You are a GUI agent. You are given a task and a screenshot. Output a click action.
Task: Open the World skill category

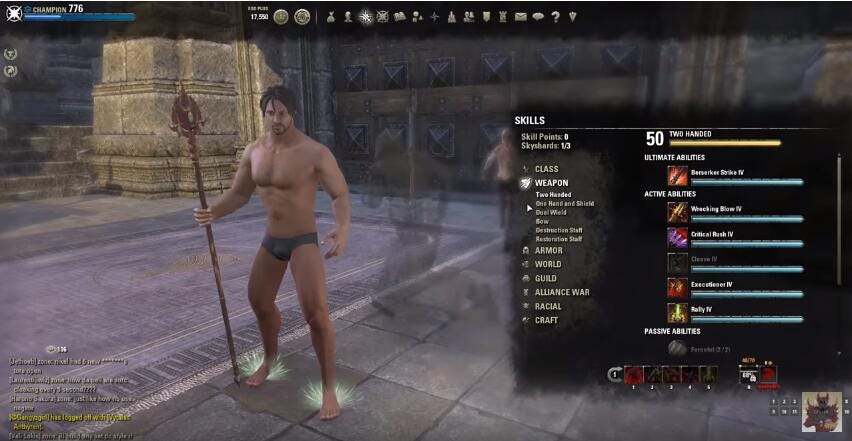[x=547, y=264]
